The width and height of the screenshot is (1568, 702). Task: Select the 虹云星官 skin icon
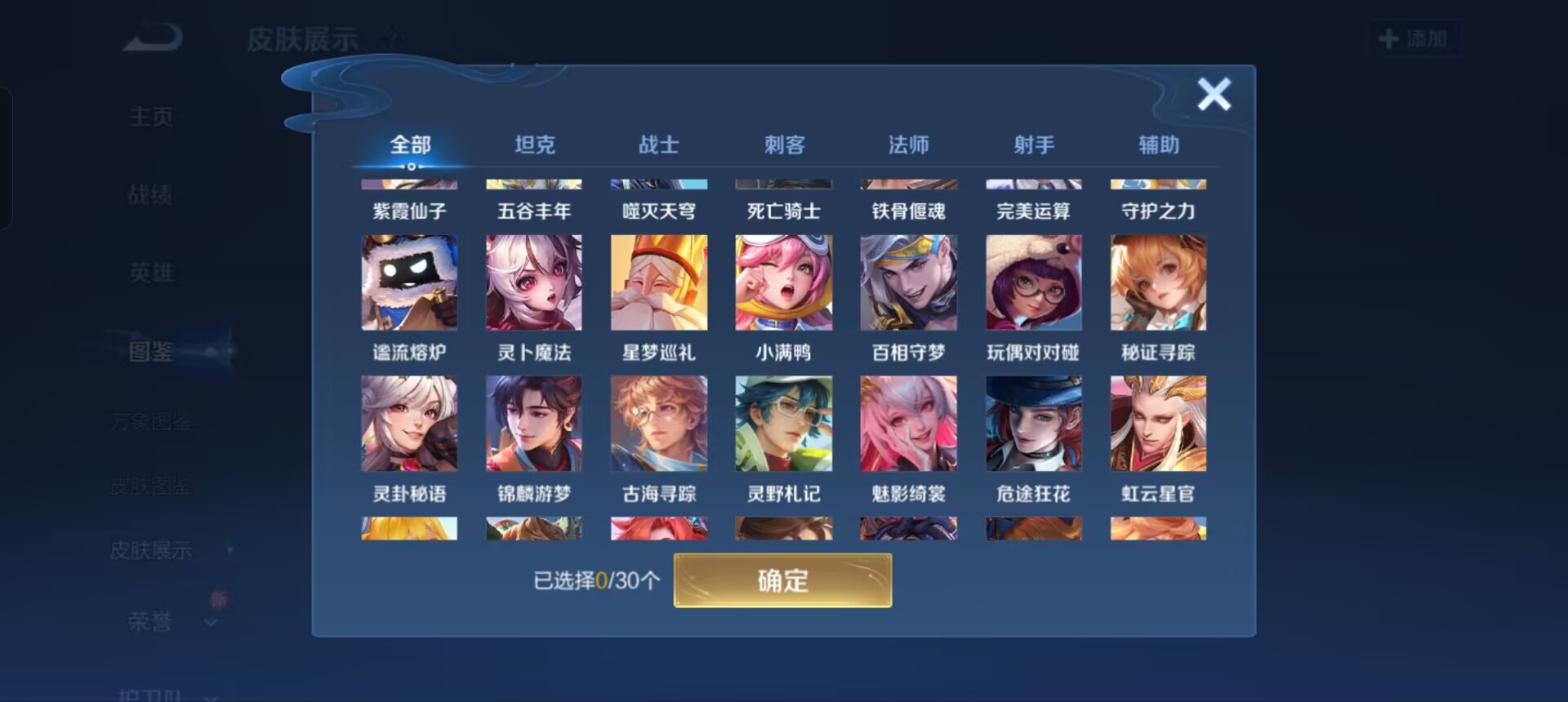pyautogui.click(x=1156, y=423)
